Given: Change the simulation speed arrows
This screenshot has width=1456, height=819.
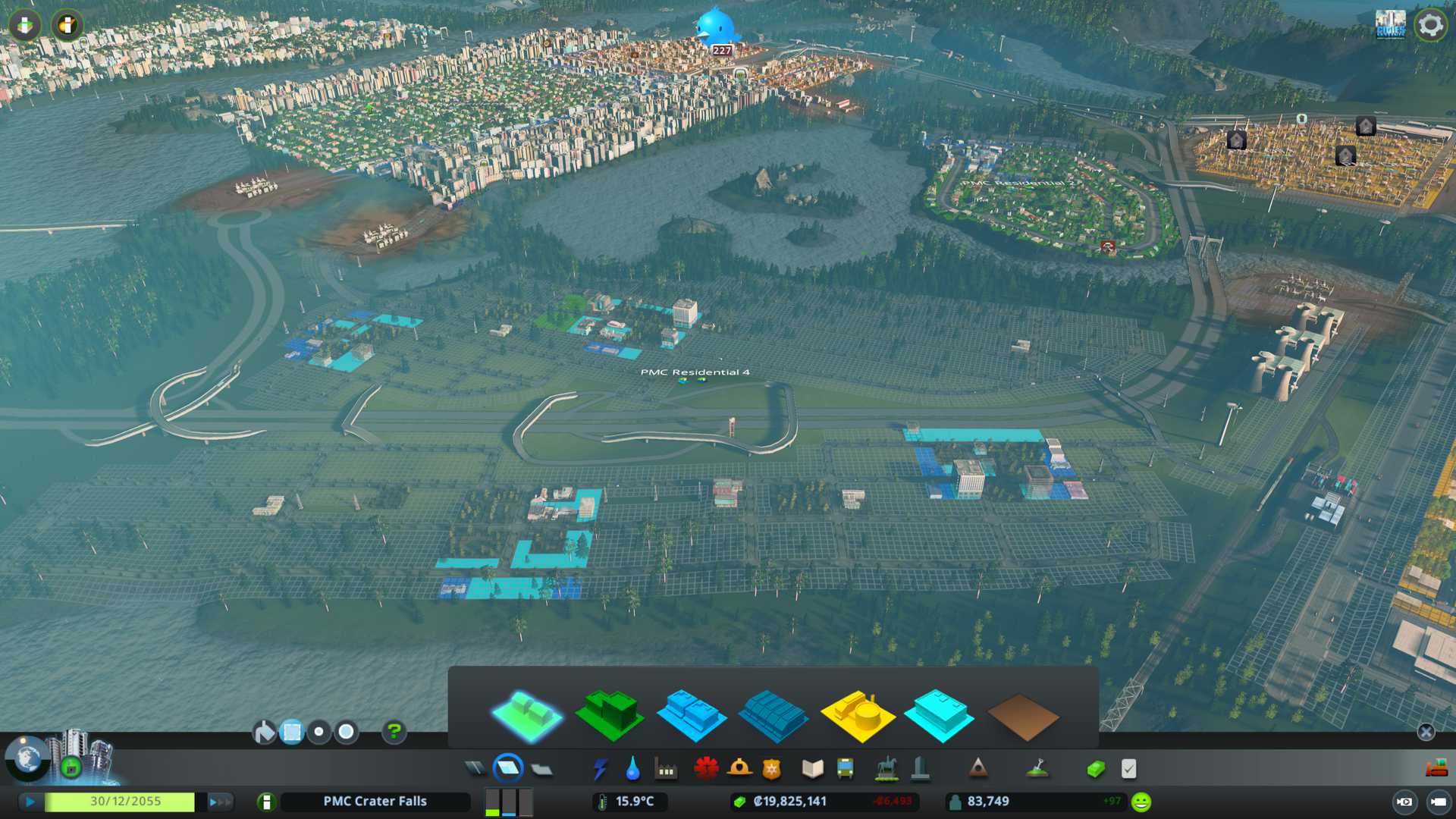Looking at the screenshot, I should click(220, 802).
